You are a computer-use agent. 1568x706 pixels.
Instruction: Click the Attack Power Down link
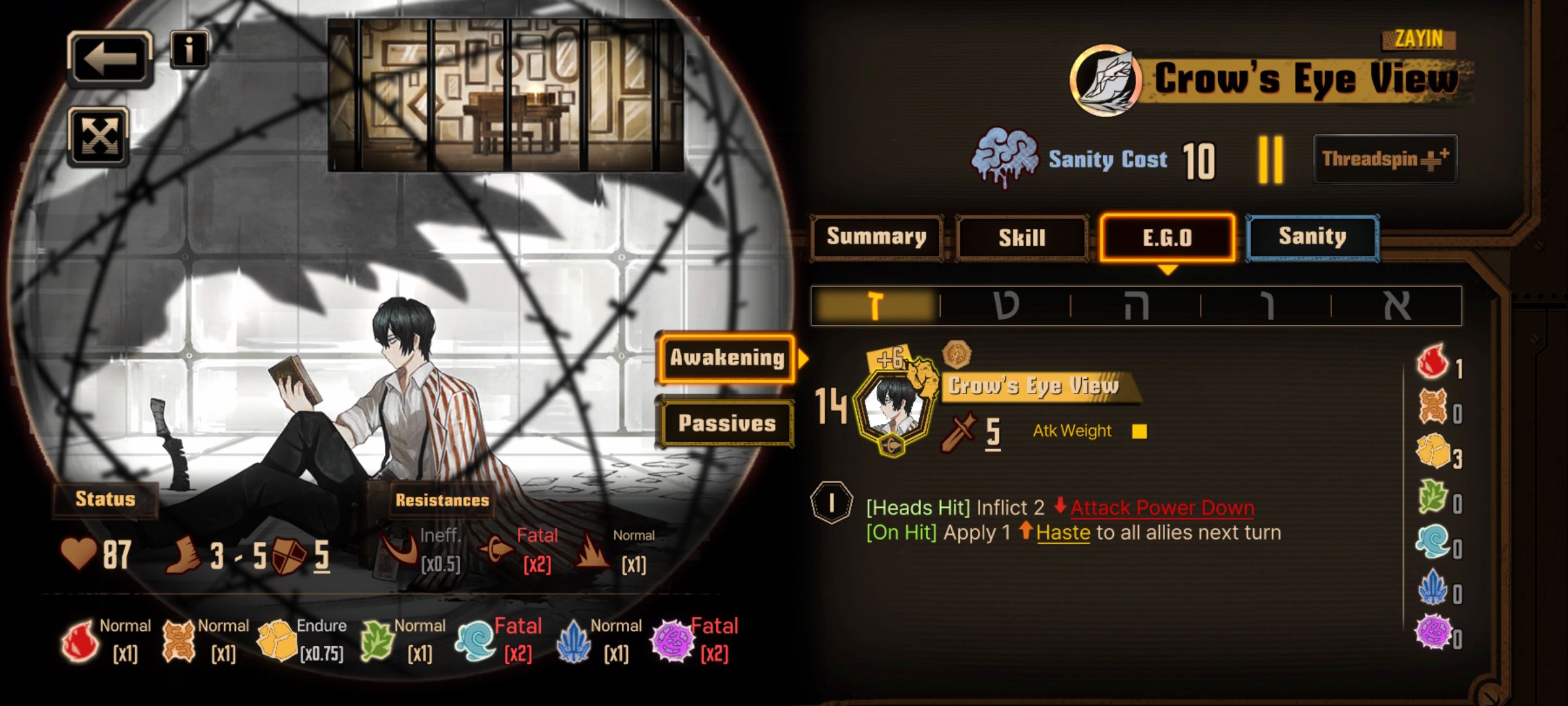click(x=1162, y=507)
